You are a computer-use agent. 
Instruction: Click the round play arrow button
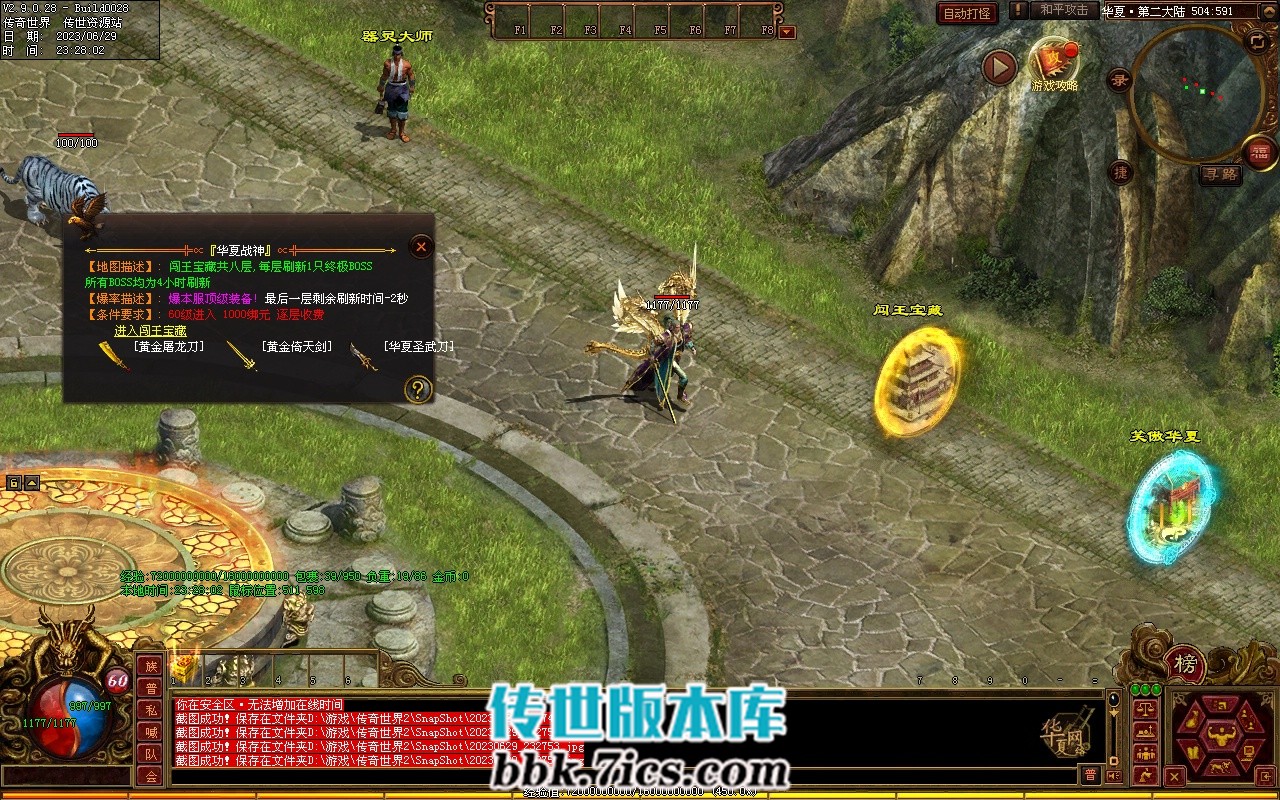pos(999,67)
